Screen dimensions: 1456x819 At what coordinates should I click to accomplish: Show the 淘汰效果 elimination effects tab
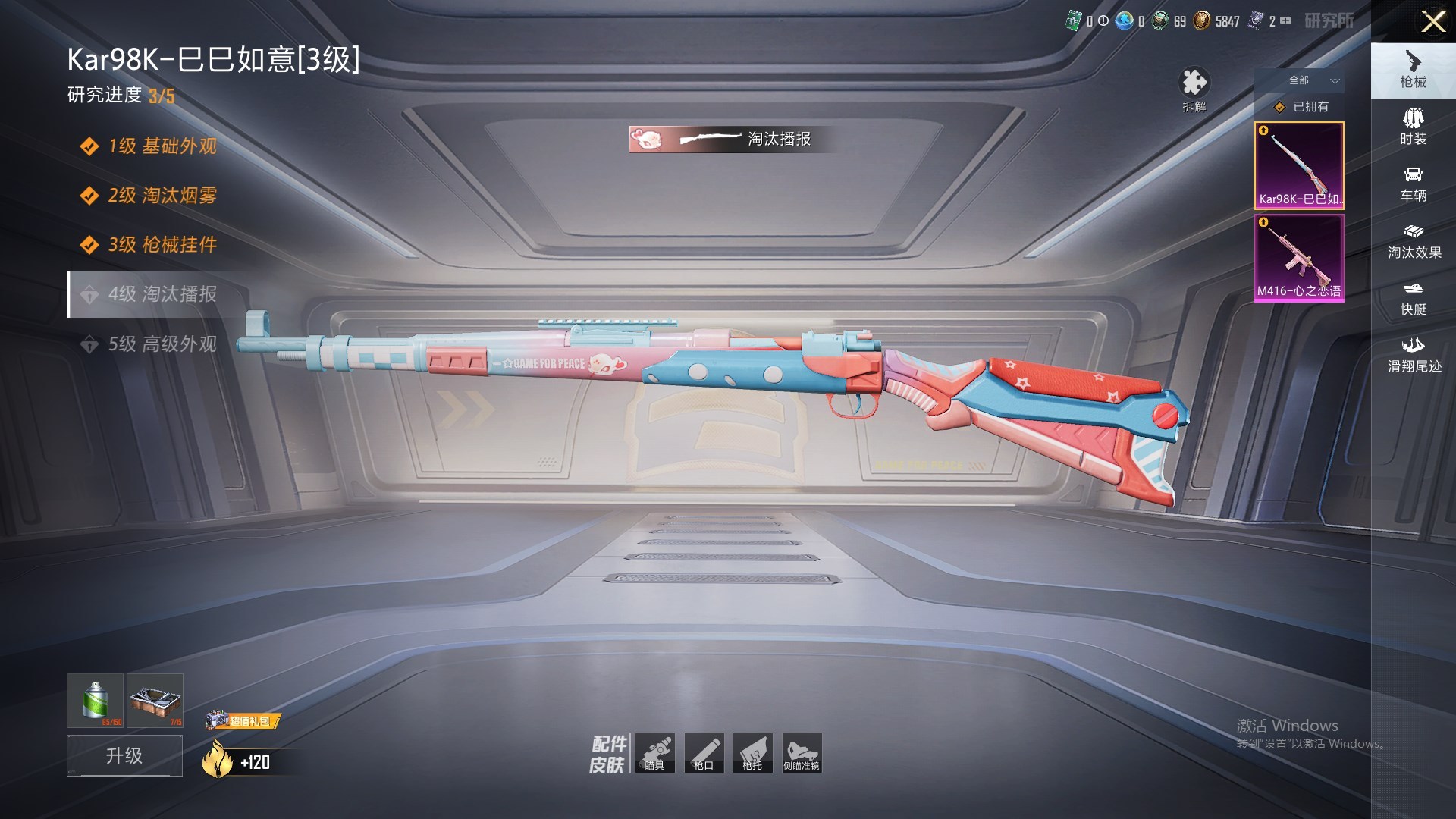(1413, 241)
